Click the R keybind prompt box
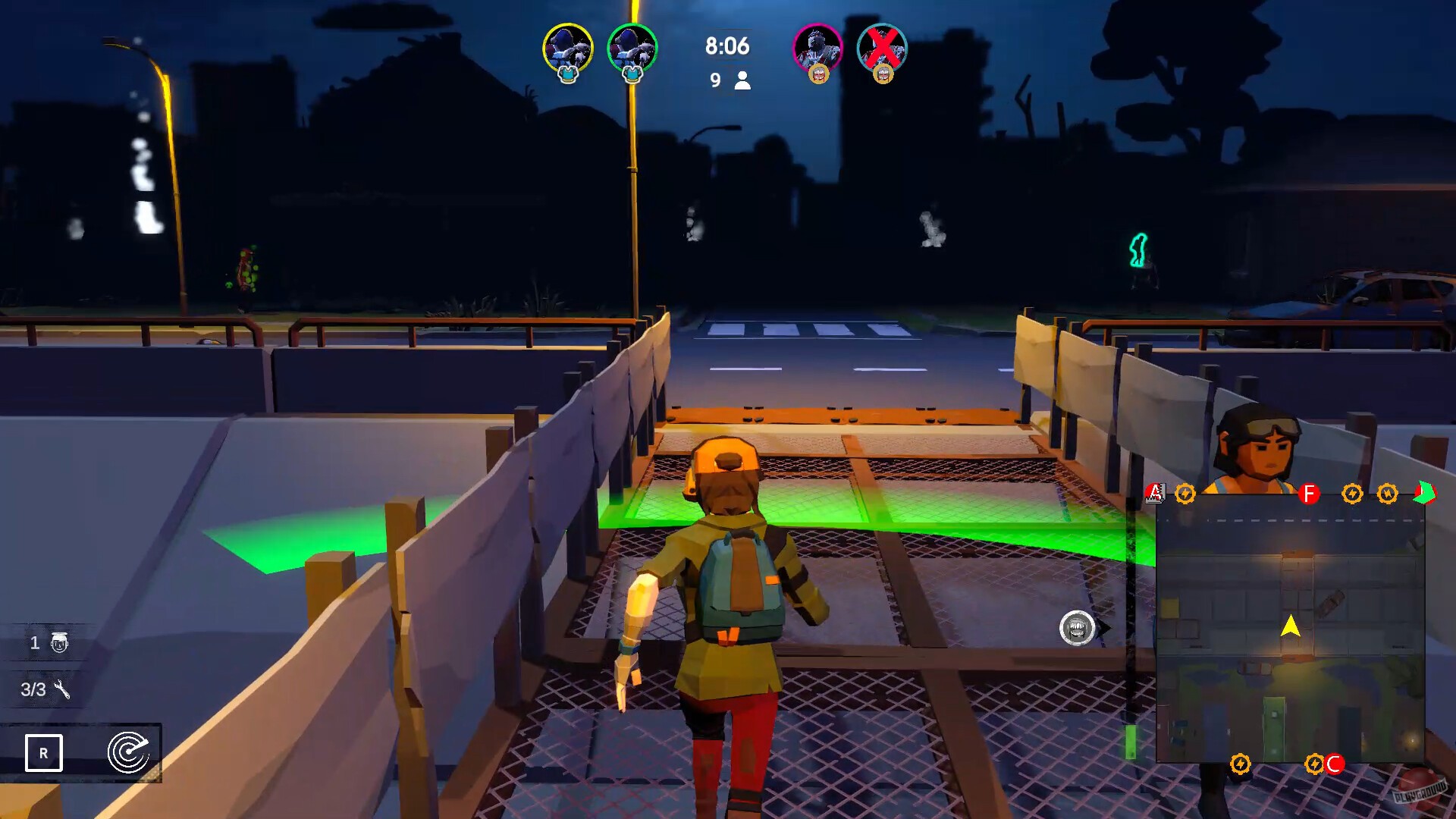 [45, 754]
